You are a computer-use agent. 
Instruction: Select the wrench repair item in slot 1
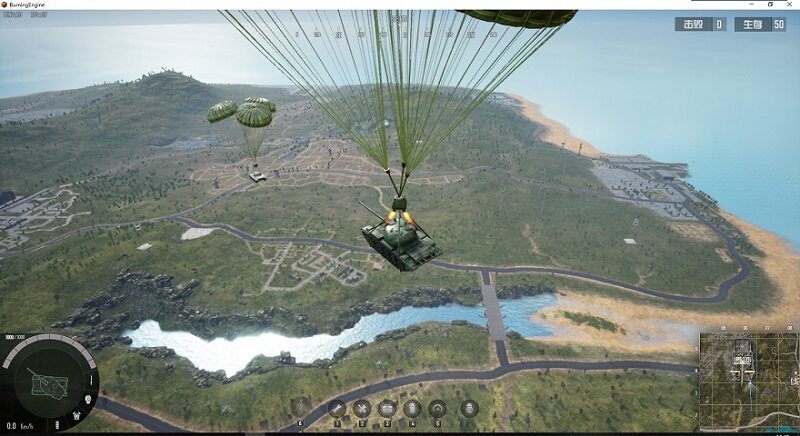click(337, 408)
